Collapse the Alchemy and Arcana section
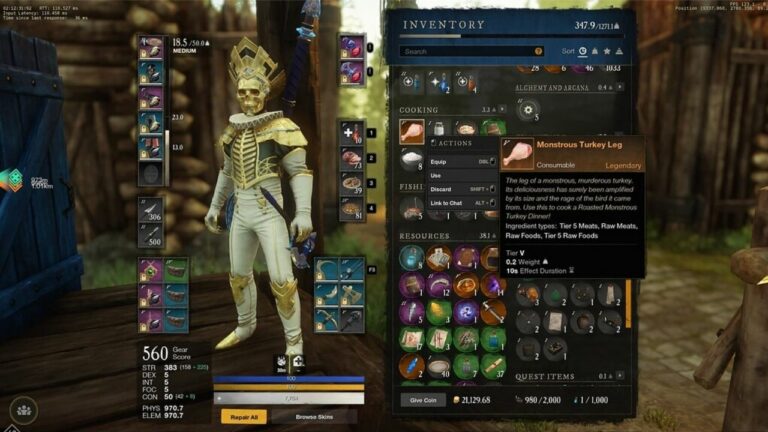The height and width of the screenshot is (432, 768). pyautogui.click(x=620, y=89)
